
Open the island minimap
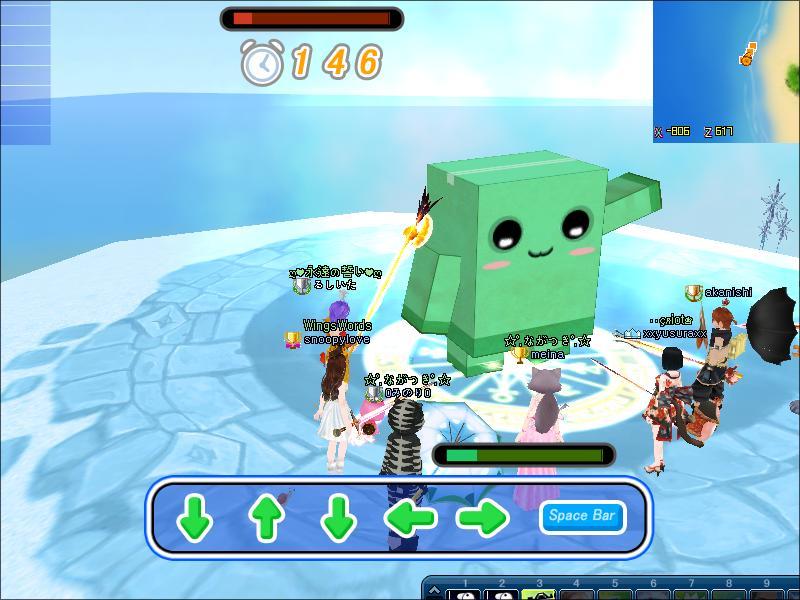(726, 70)
